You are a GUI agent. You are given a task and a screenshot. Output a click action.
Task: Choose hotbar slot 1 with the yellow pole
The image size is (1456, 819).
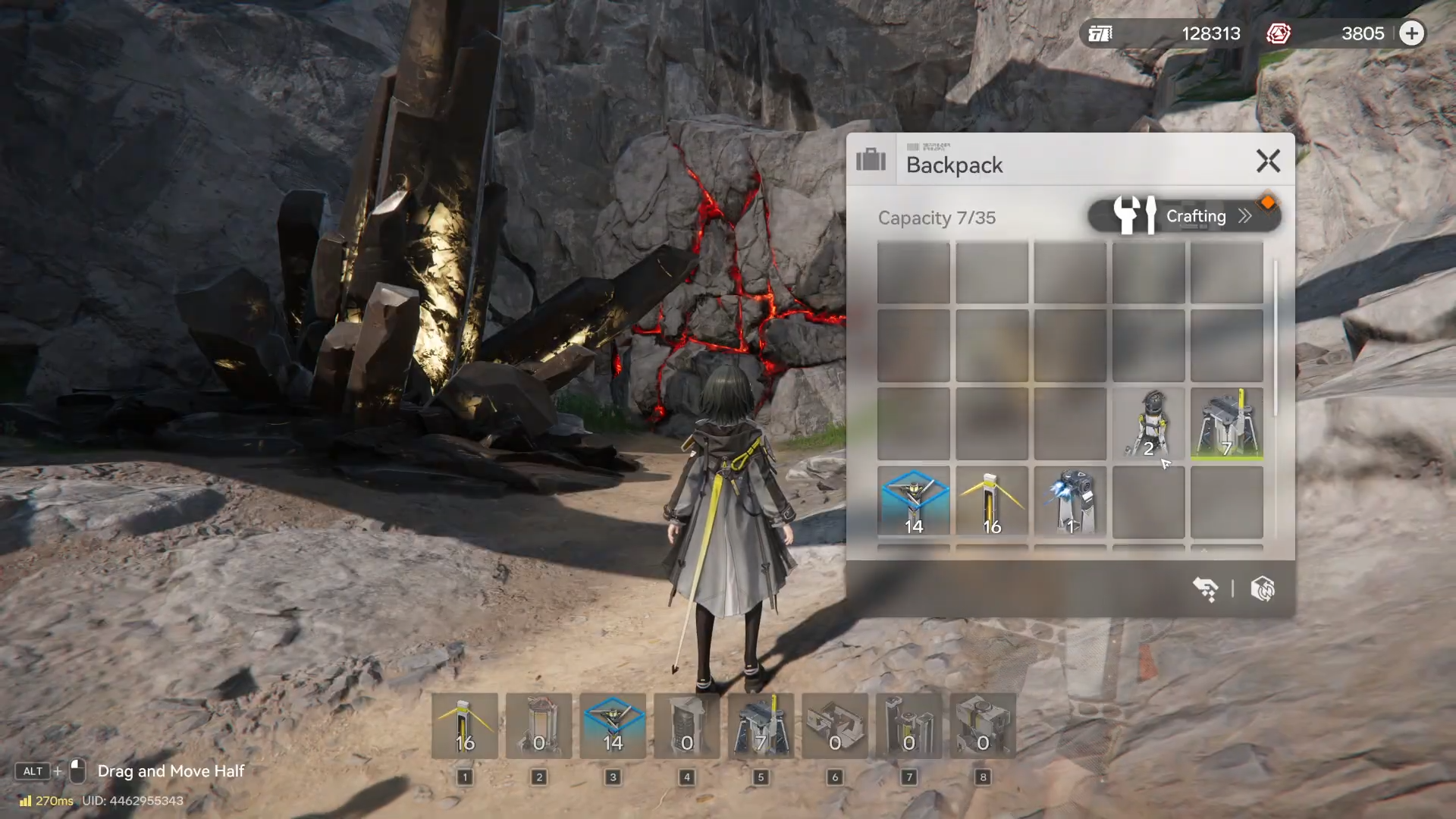[465, 726]
